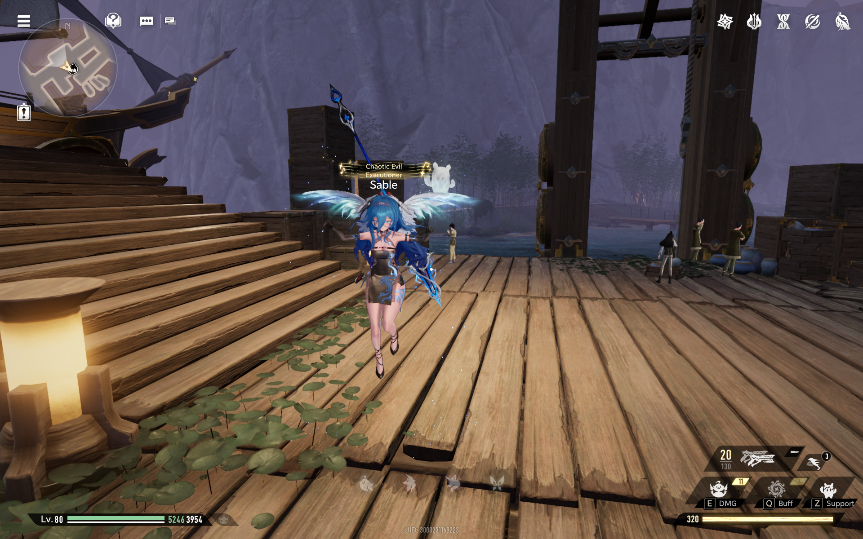Activate the DMG skill icon
Image resolution: width=863 pixels, height=539 pixels.
click(718, 490)
